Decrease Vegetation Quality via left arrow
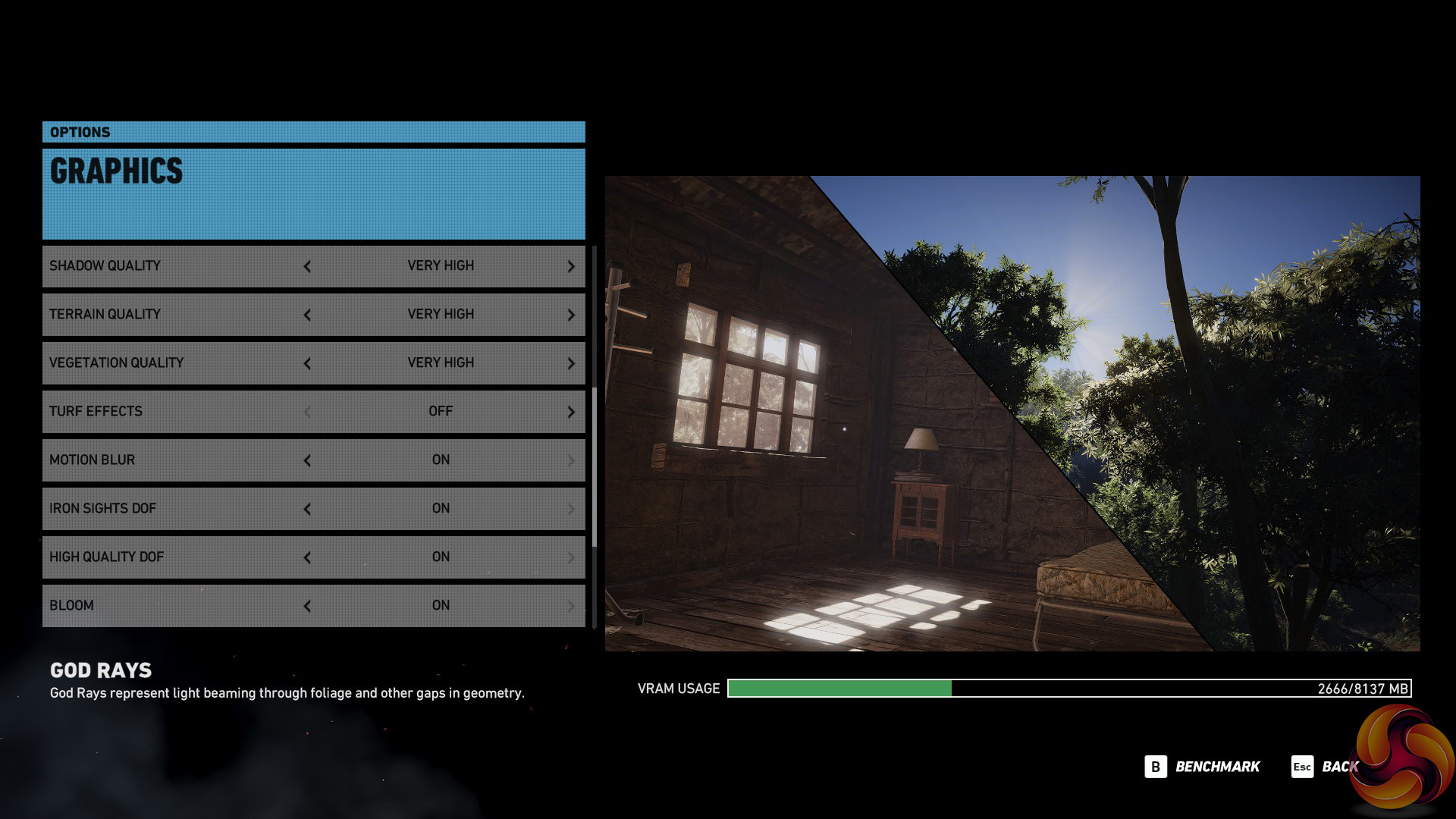 point(307,363)
